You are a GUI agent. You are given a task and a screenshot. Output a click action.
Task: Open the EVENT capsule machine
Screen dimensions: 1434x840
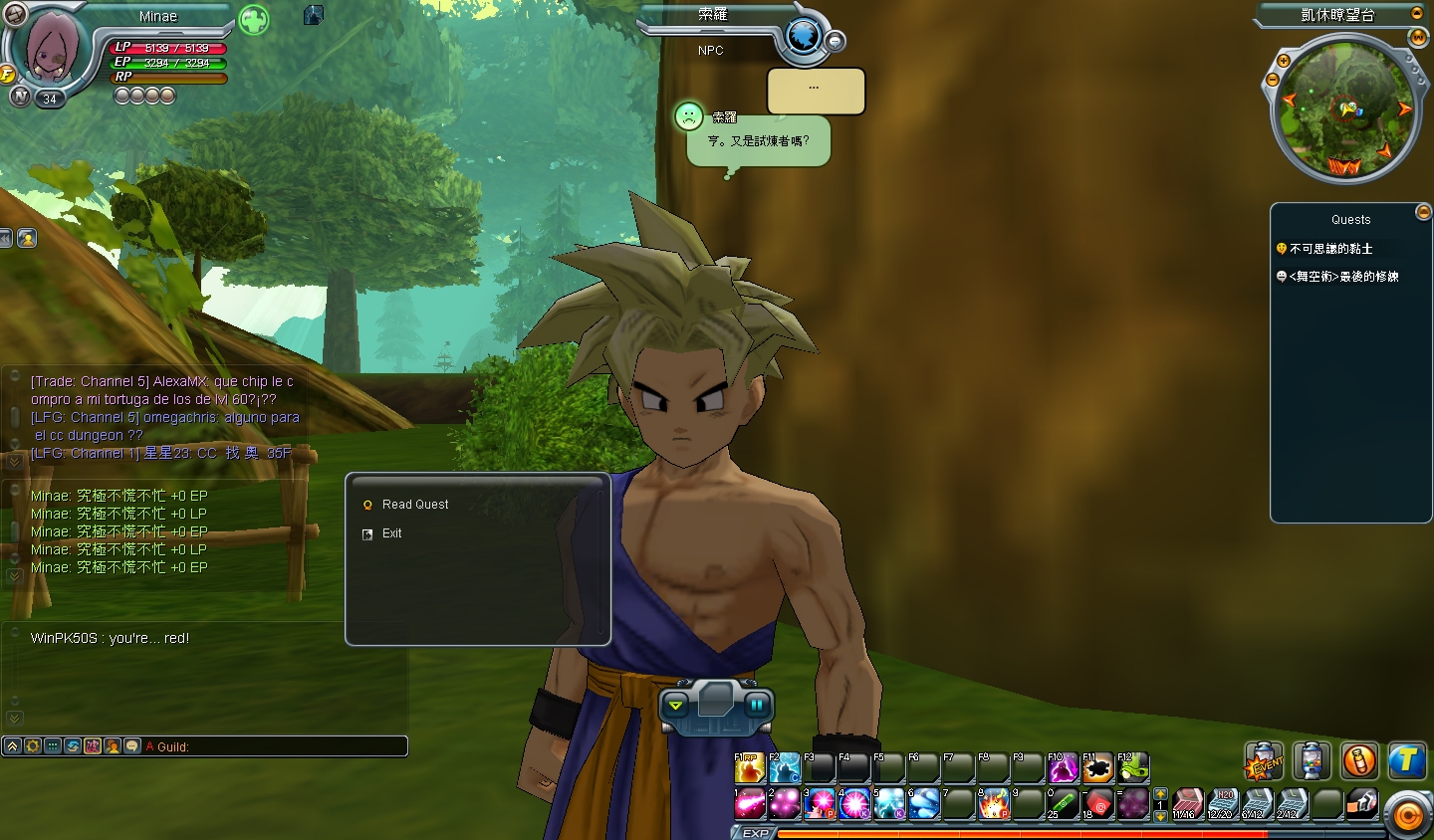[x=1263, y=760]
